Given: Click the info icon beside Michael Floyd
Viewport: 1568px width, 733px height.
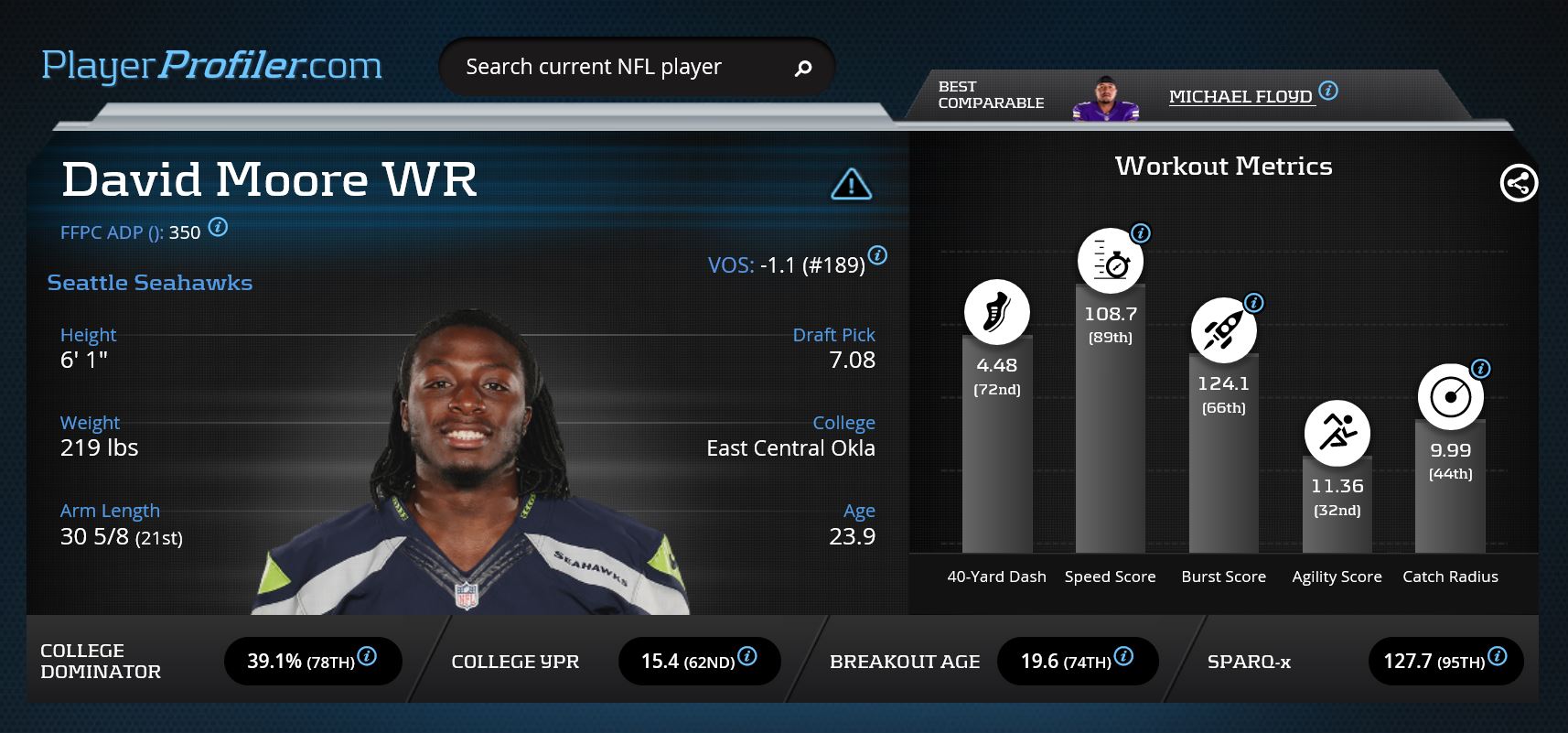Looking at the screenshot, I should pos(1328,91).
